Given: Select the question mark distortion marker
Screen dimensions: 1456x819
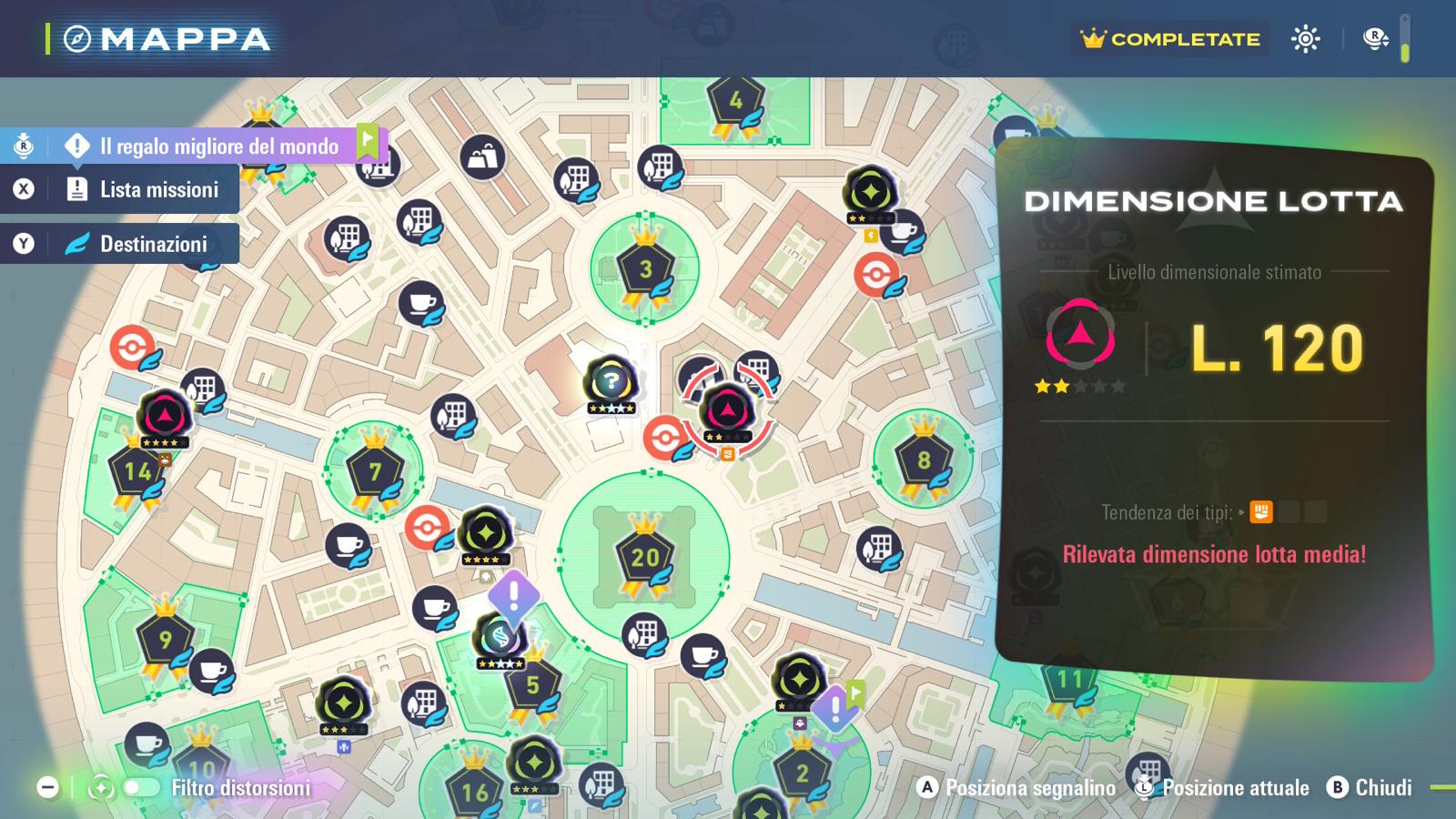Looking at the screenshot, I should 612,380.
